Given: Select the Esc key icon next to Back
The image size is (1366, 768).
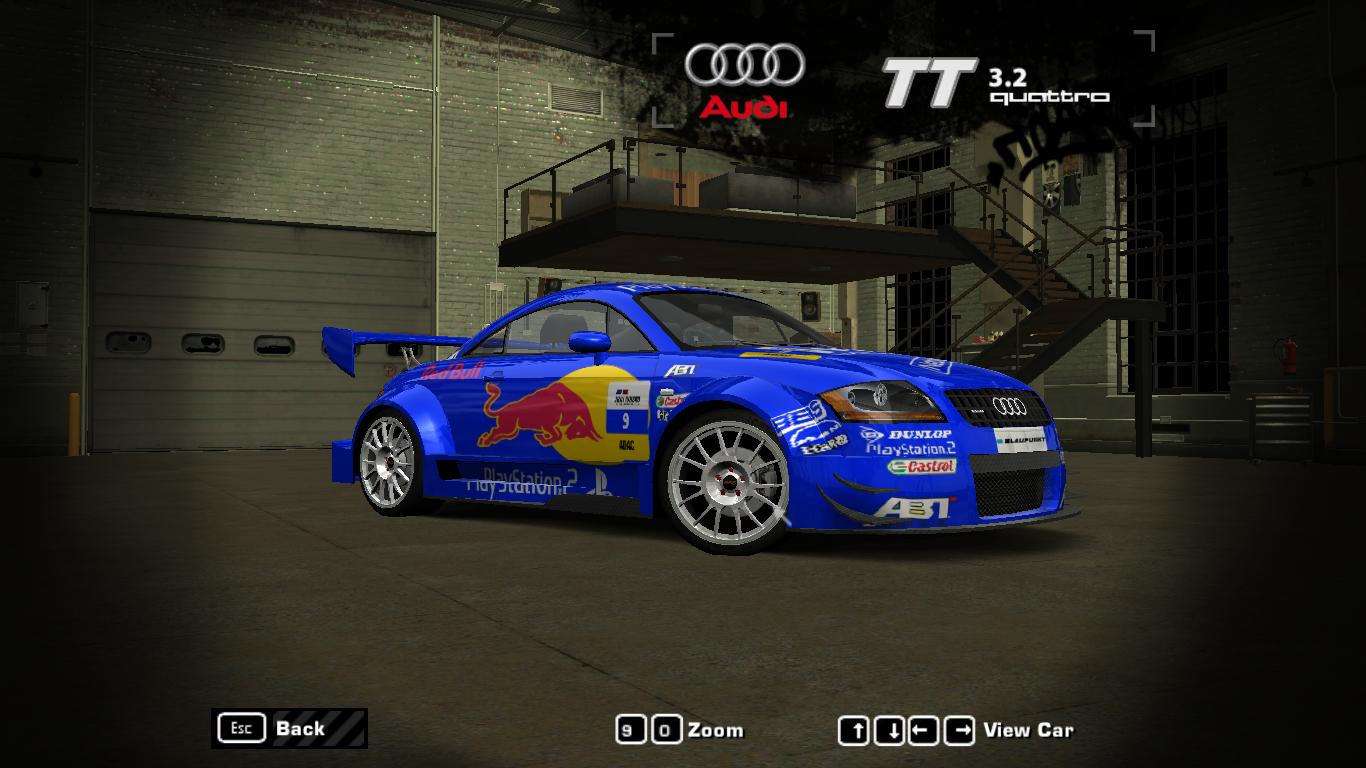Looking at the screenshot, I should coord(240,728).
